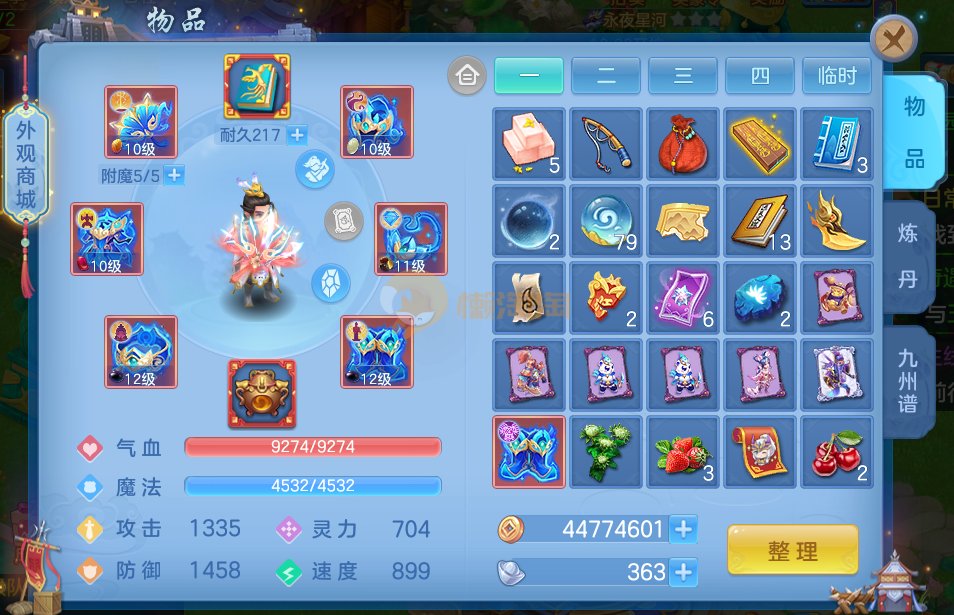This screenshot has height=615, width=954.
Task: Add silver ingots with plus button
Action: (x=684, y=572)
